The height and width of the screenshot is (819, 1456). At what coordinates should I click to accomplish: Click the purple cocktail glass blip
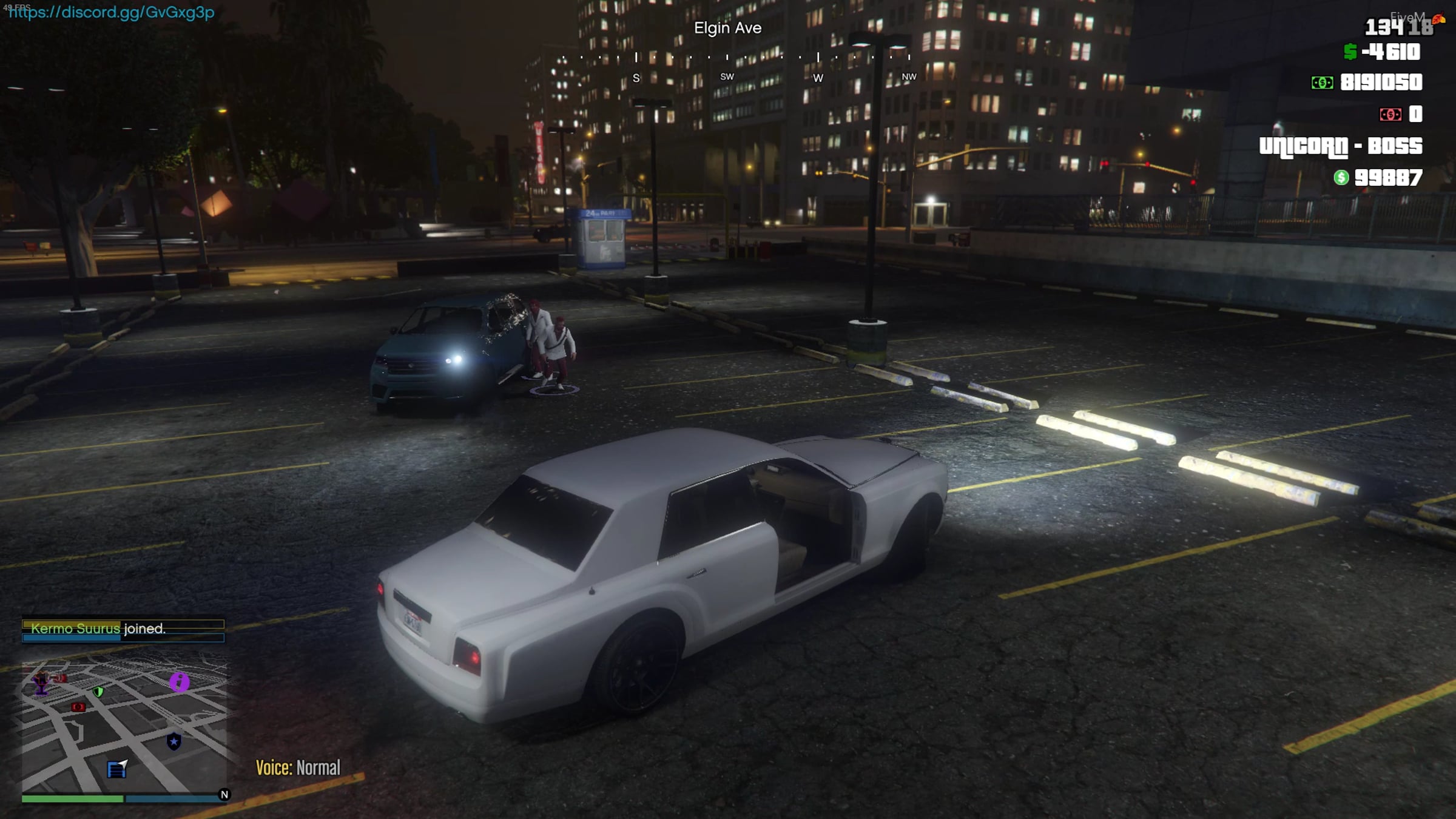pyautogui.click(x=41, y=684)
